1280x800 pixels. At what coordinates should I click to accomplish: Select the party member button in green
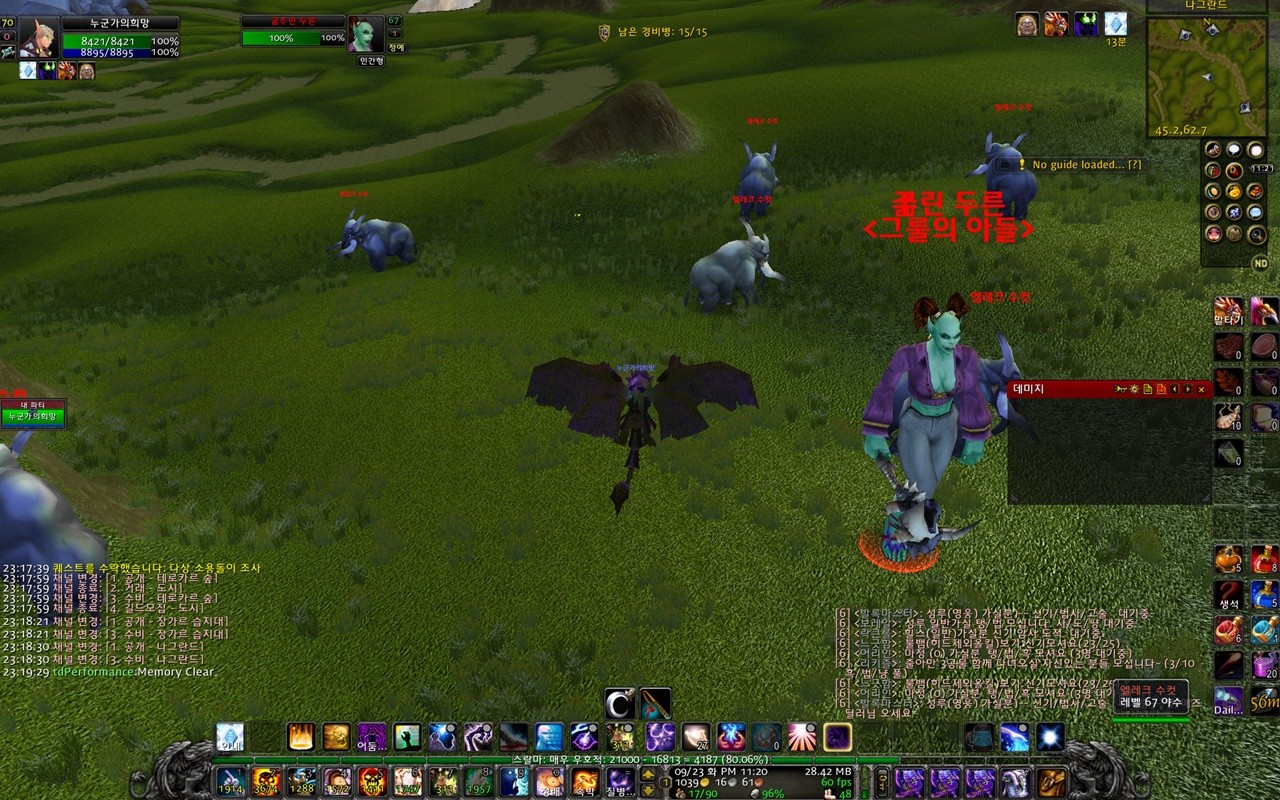click(x=32, y=416)
